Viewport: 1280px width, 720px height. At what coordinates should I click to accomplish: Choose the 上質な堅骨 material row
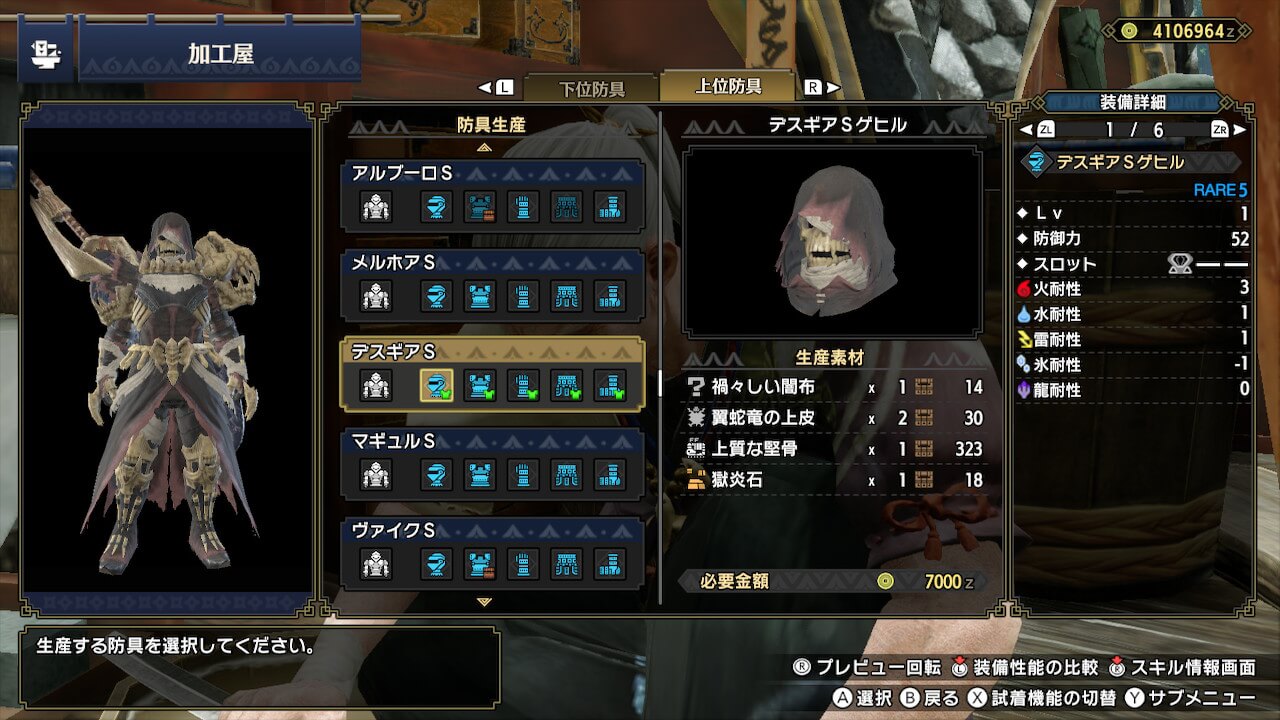coord(835,449)
